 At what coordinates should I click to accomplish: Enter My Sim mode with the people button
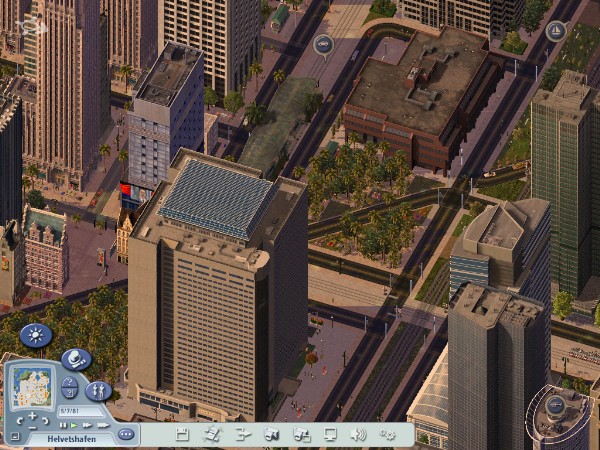[x=98, y=390]
